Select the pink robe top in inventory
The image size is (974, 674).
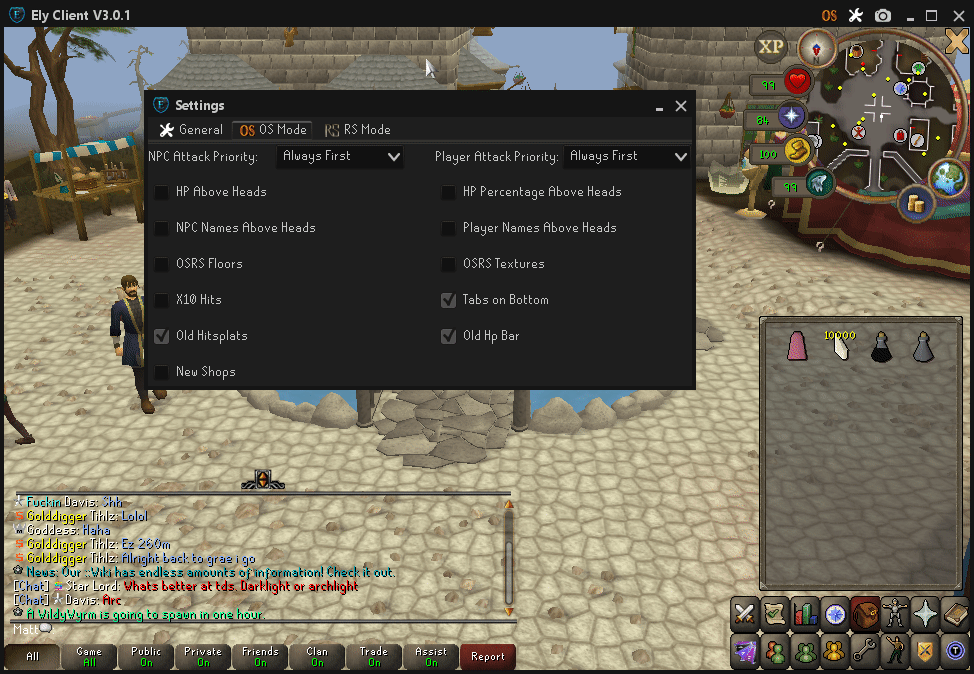[x=797, y=346]
